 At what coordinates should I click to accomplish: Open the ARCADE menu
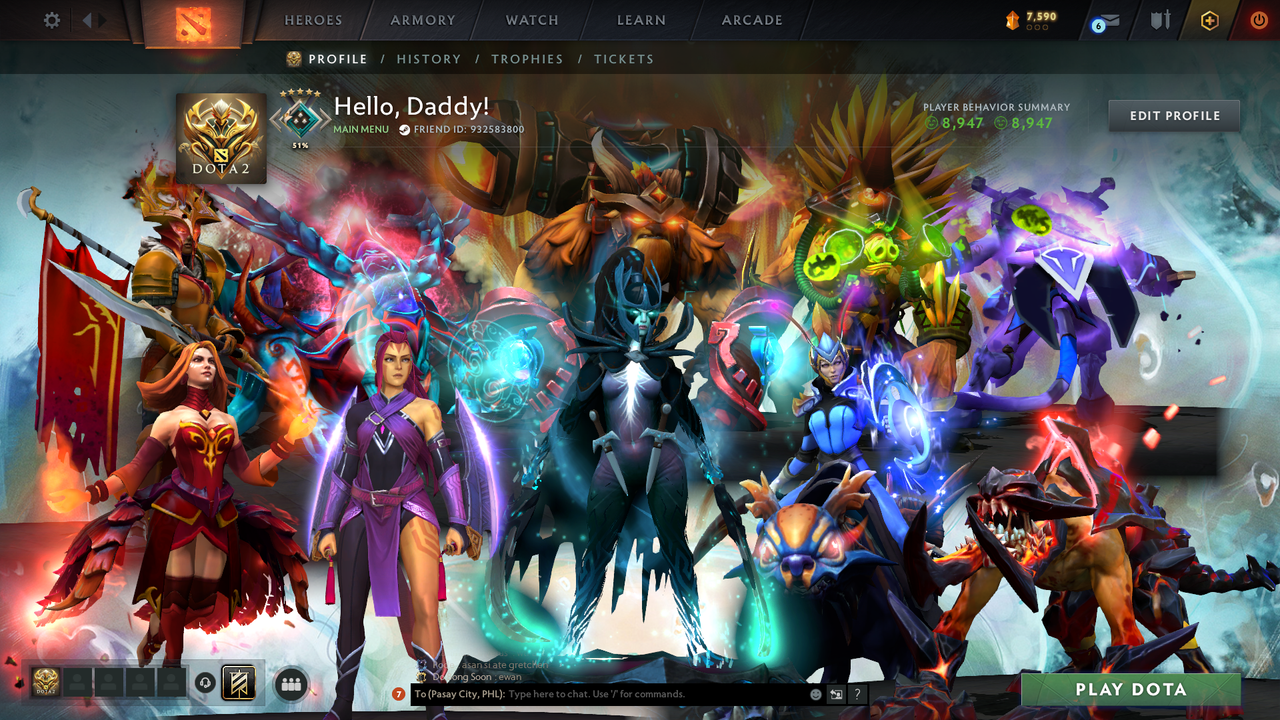[751, 19]
